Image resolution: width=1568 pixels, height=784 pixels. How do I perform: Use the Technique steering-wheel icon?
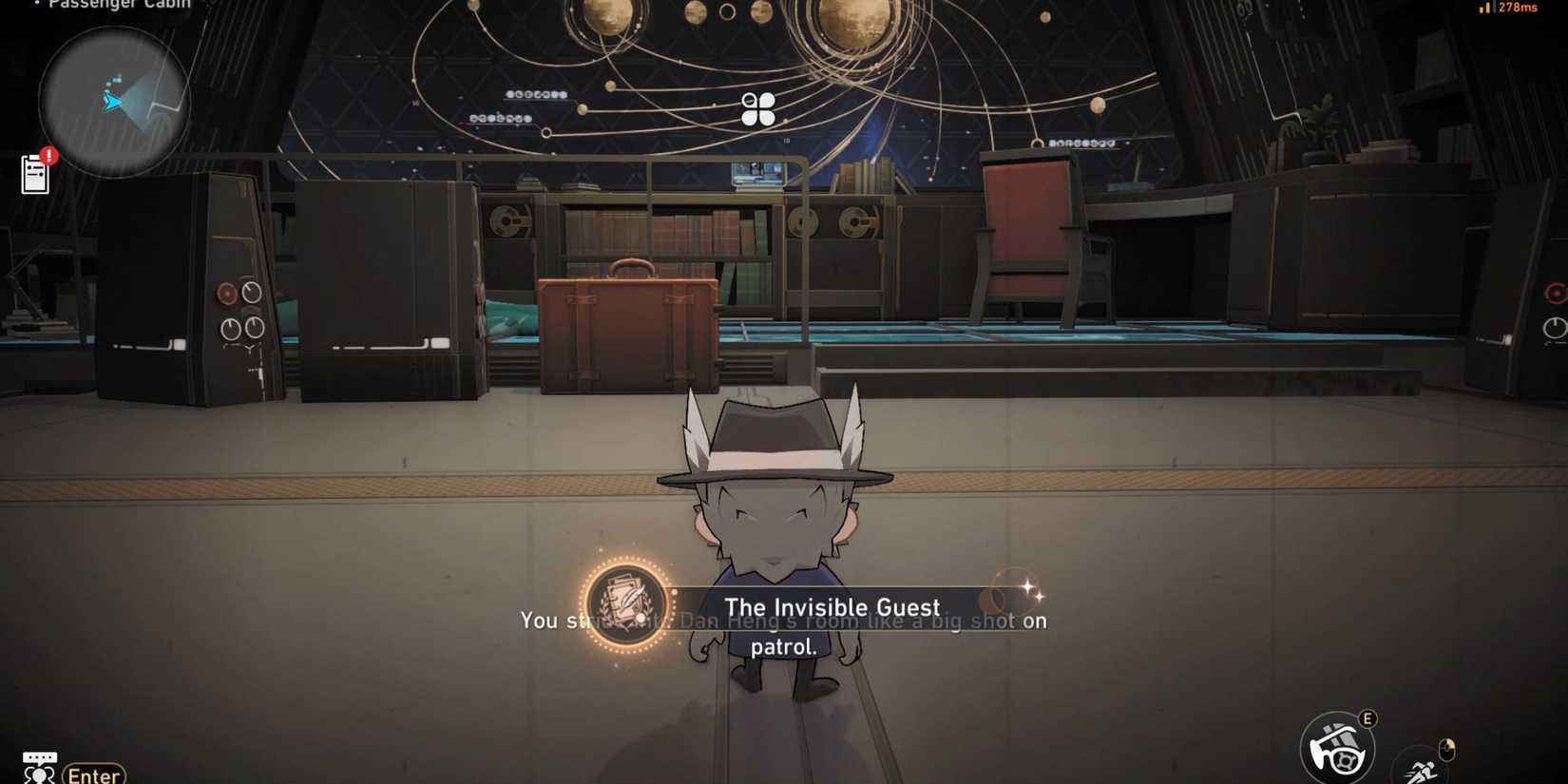tap(1338, 748)
